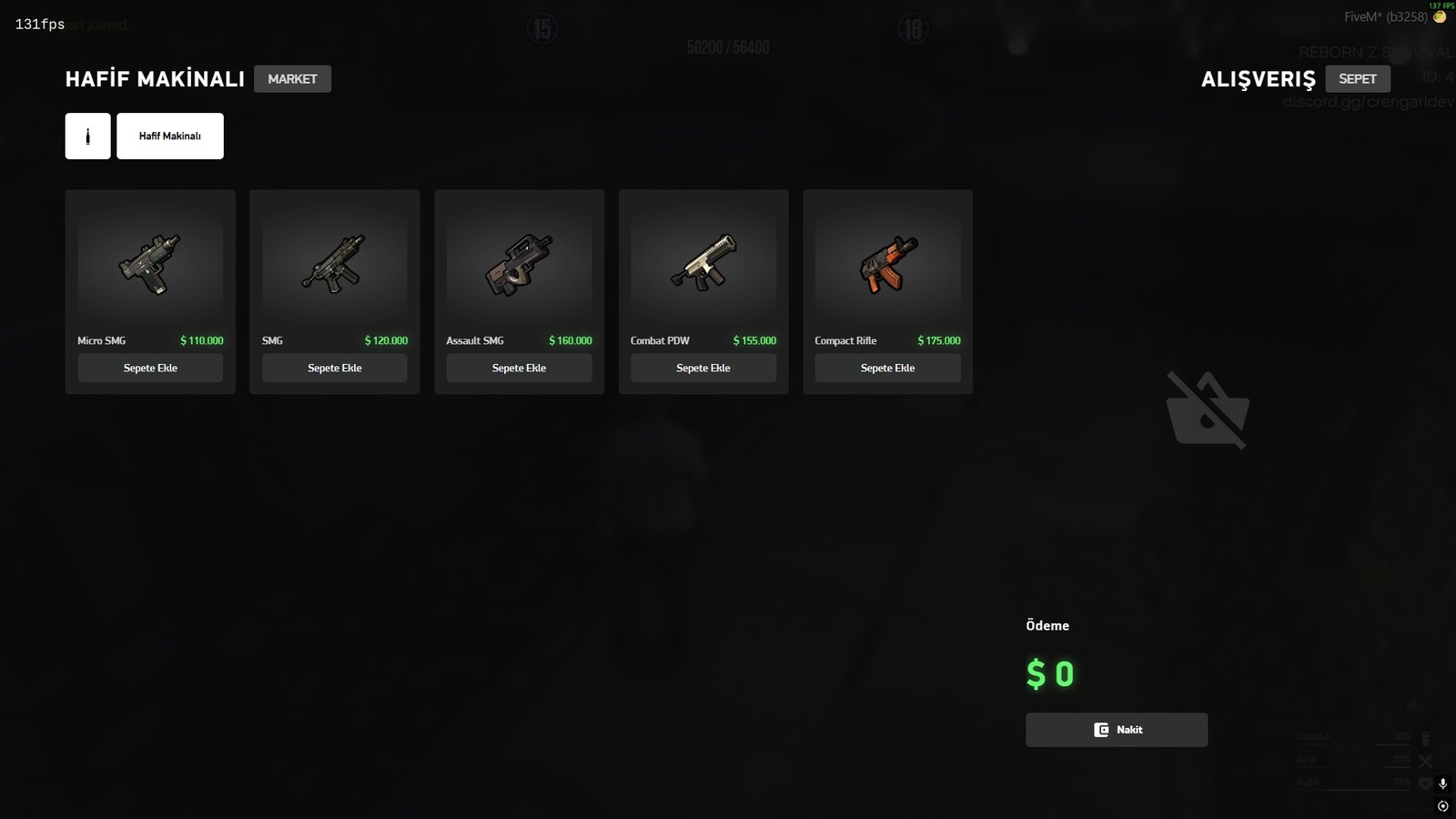Add the Micro SMG to the cart
The image size is (1456, 819).
[150, 368]
